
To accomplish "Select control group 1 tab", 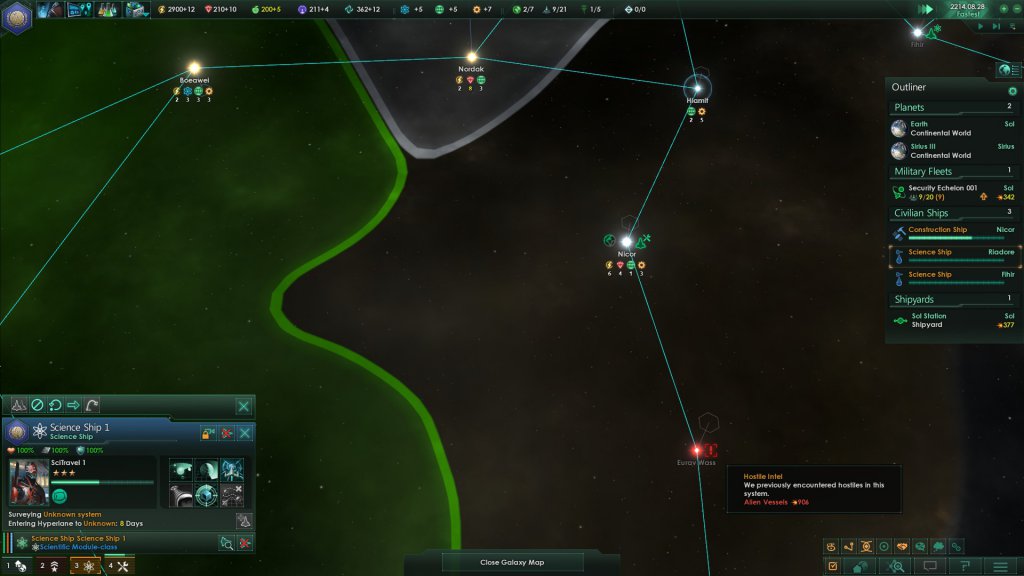I will (x=15, y=567).
